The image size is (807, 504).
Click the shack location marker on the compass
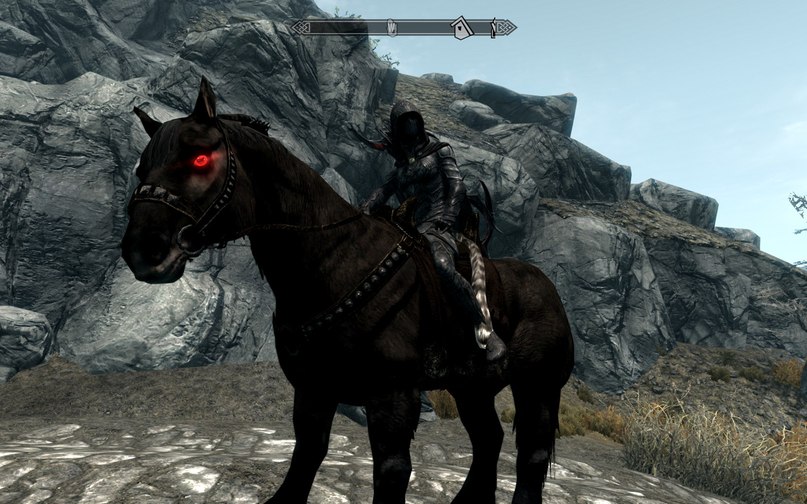[461, 28]
